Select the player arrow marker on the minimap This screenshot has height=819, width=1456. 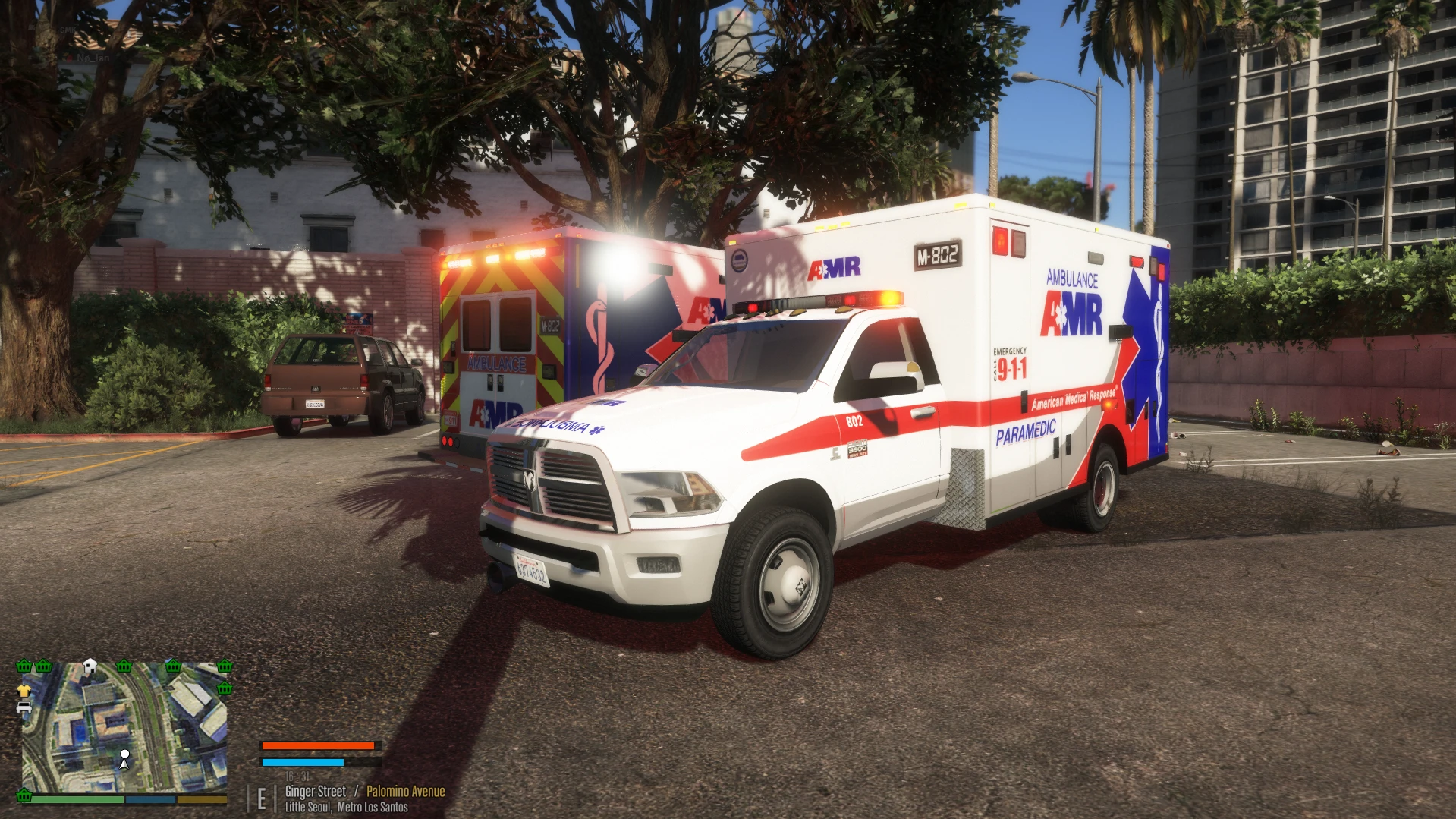point(124,759)
